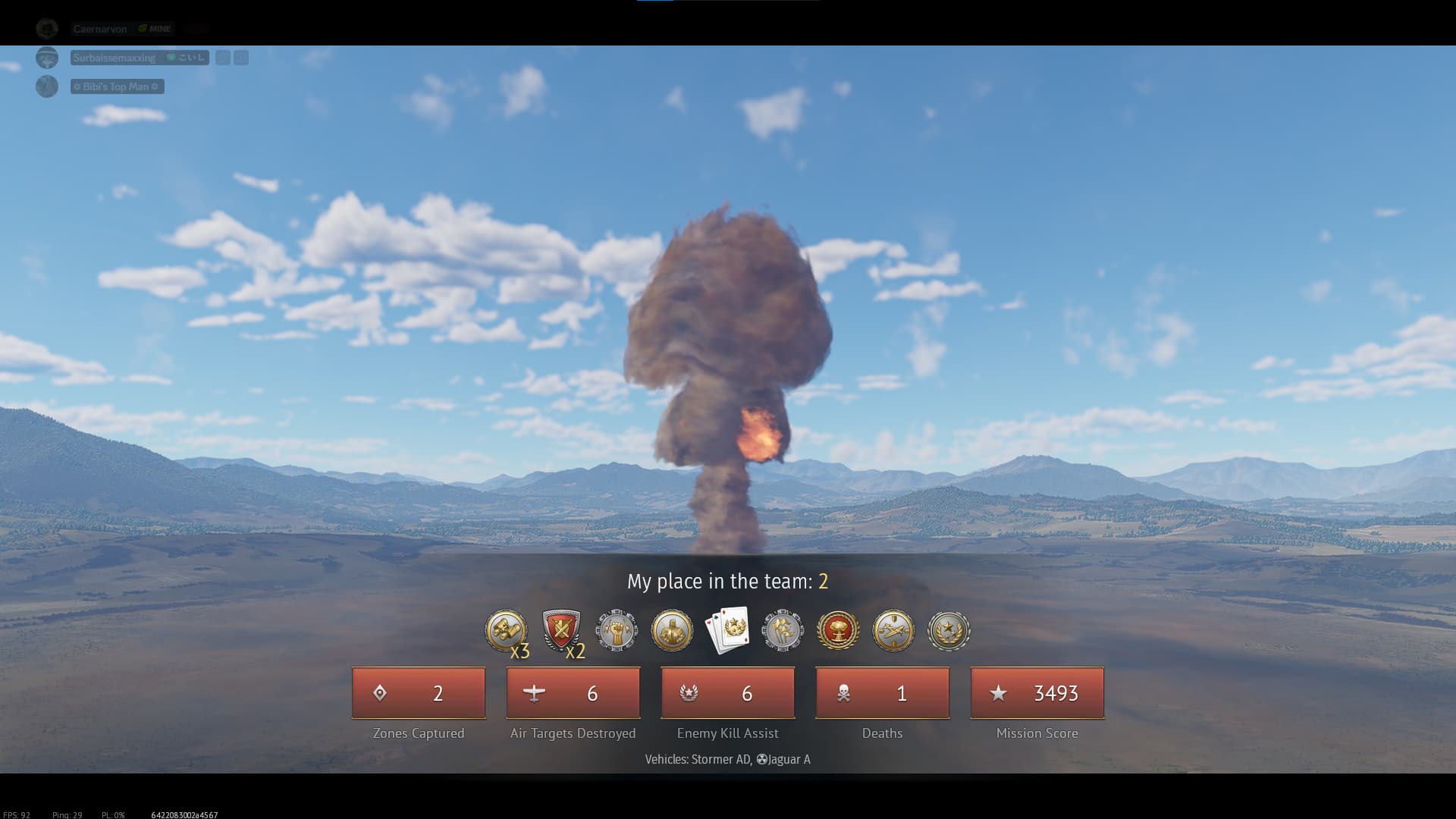The width and height of the screenshot is (1456, 819).
Task: Select the raised fist lightning medal
Action: (617, 630)
